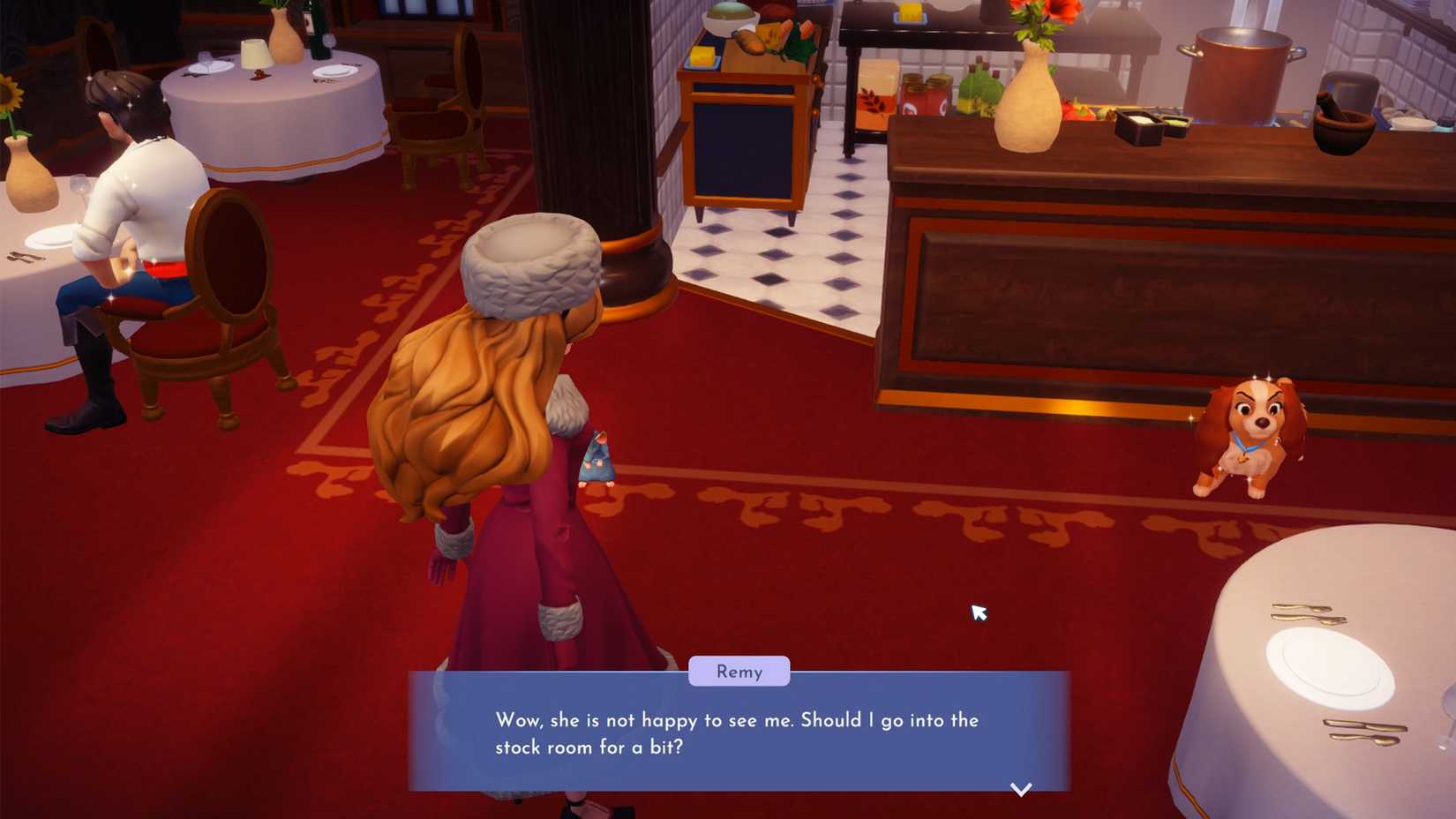Select the jars on the ingredient shelf
The height and width of the screenshot is (819, 1456).
(x=924, y=94)
